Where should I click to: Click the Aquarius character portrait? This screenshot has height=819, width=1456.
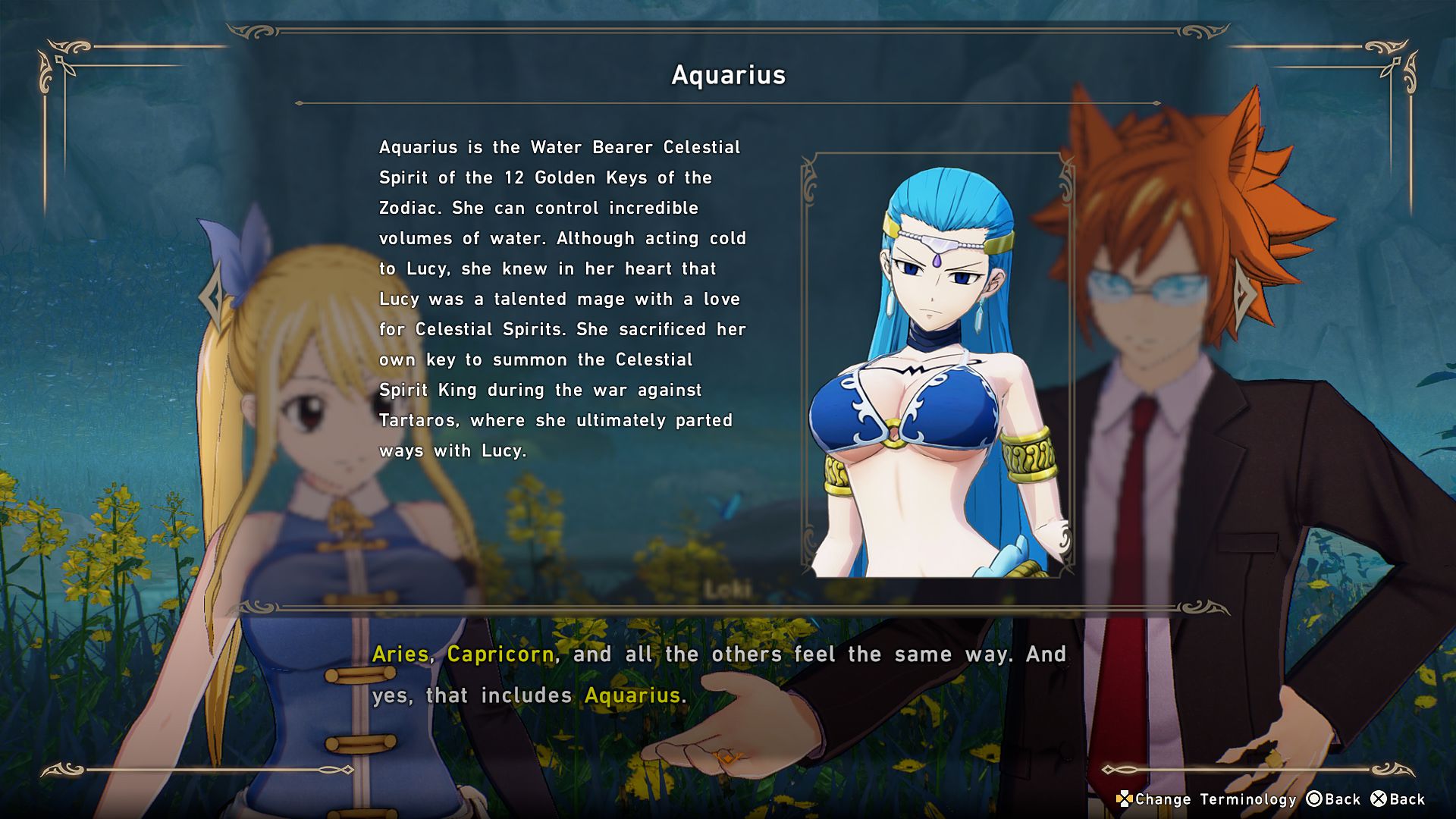(937, 366)
